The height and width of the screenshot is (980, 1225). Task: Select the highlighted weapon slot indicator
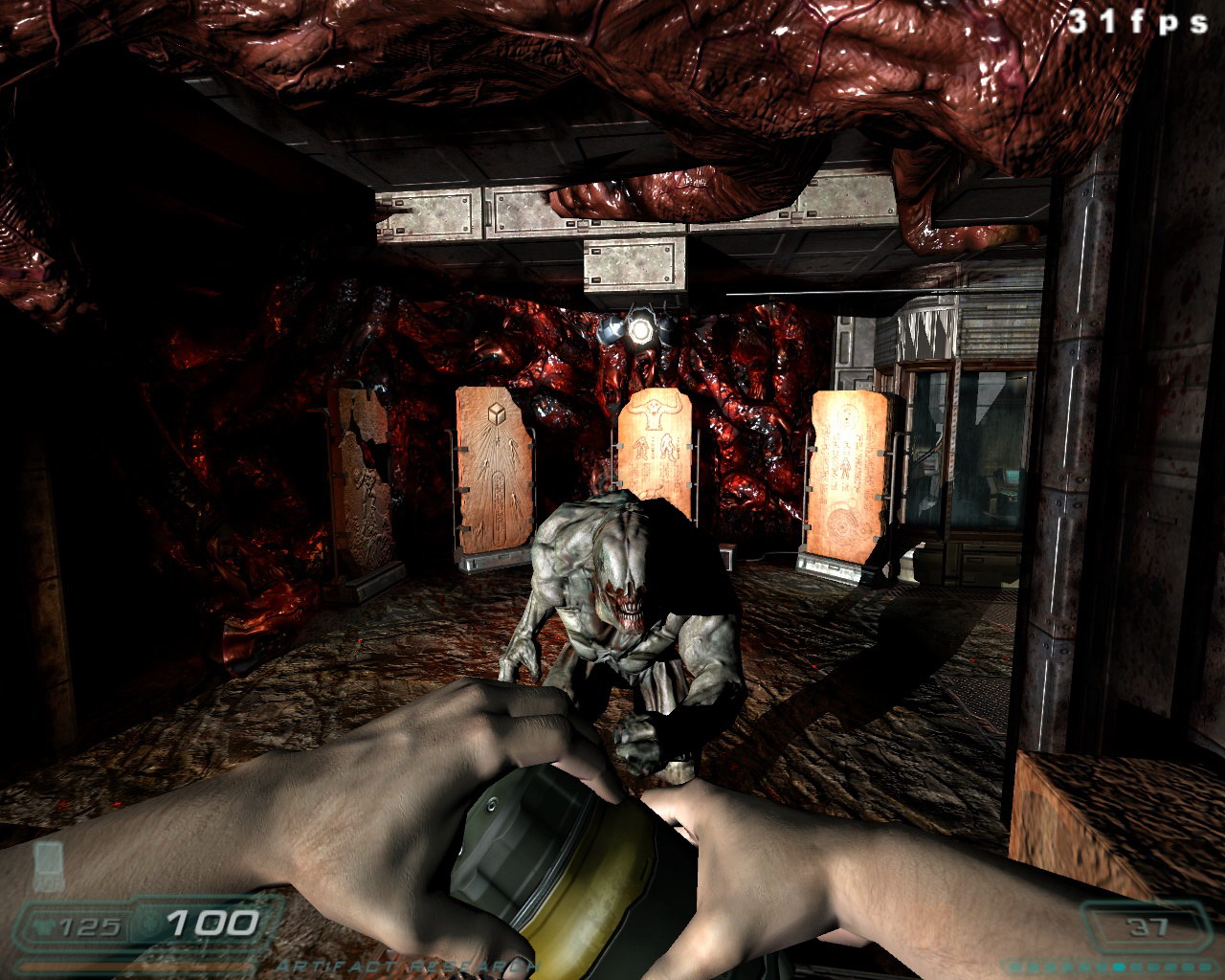(1119, 967)
